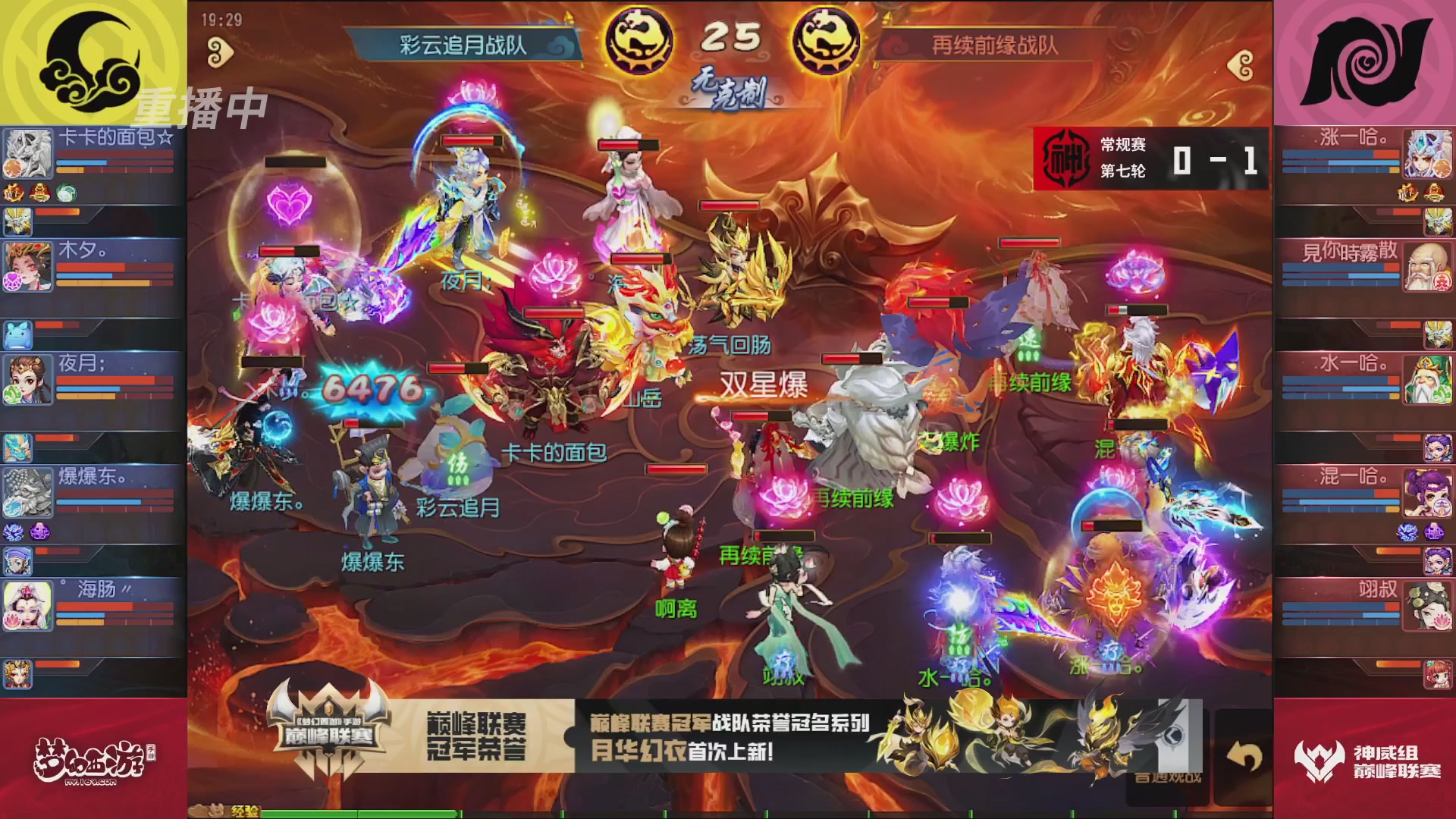Click the heart-shaped buff icon on 木夕。
Screen dimensions: 1456x819
click(13, 280)
